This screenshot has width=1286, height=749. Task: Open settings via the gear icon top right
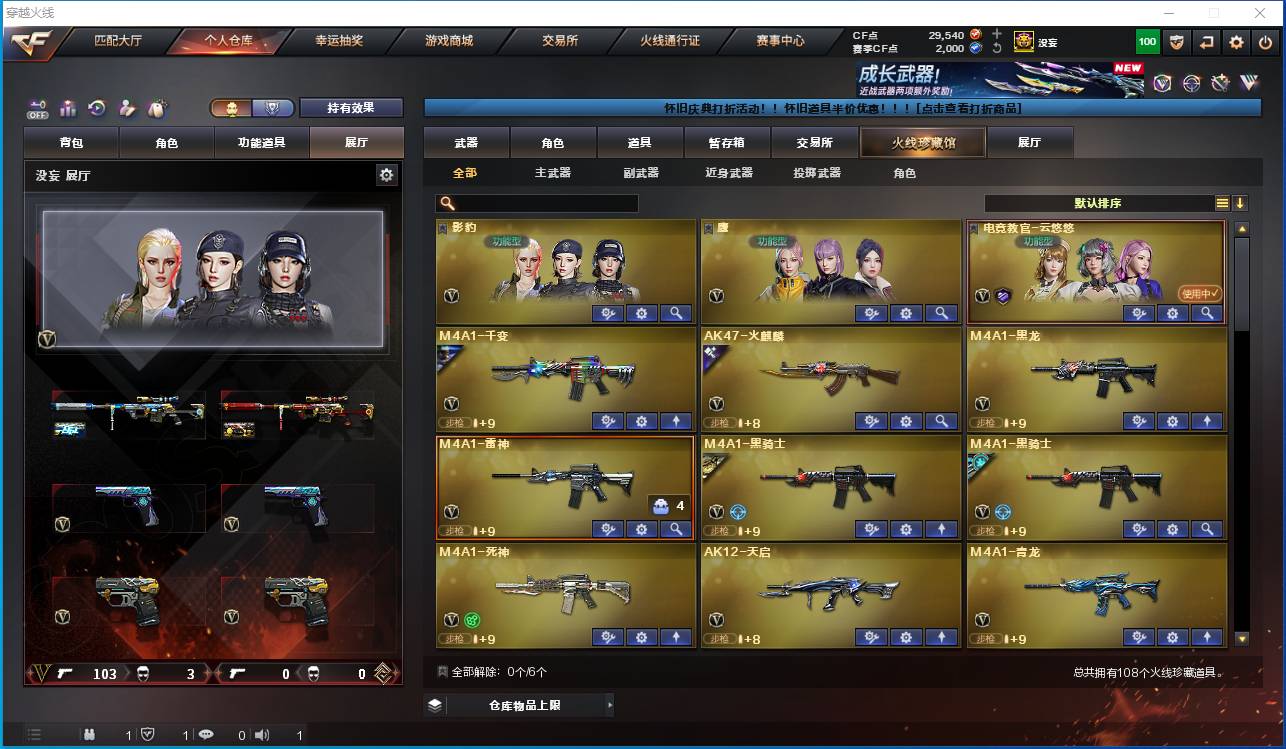(1236, 42)
